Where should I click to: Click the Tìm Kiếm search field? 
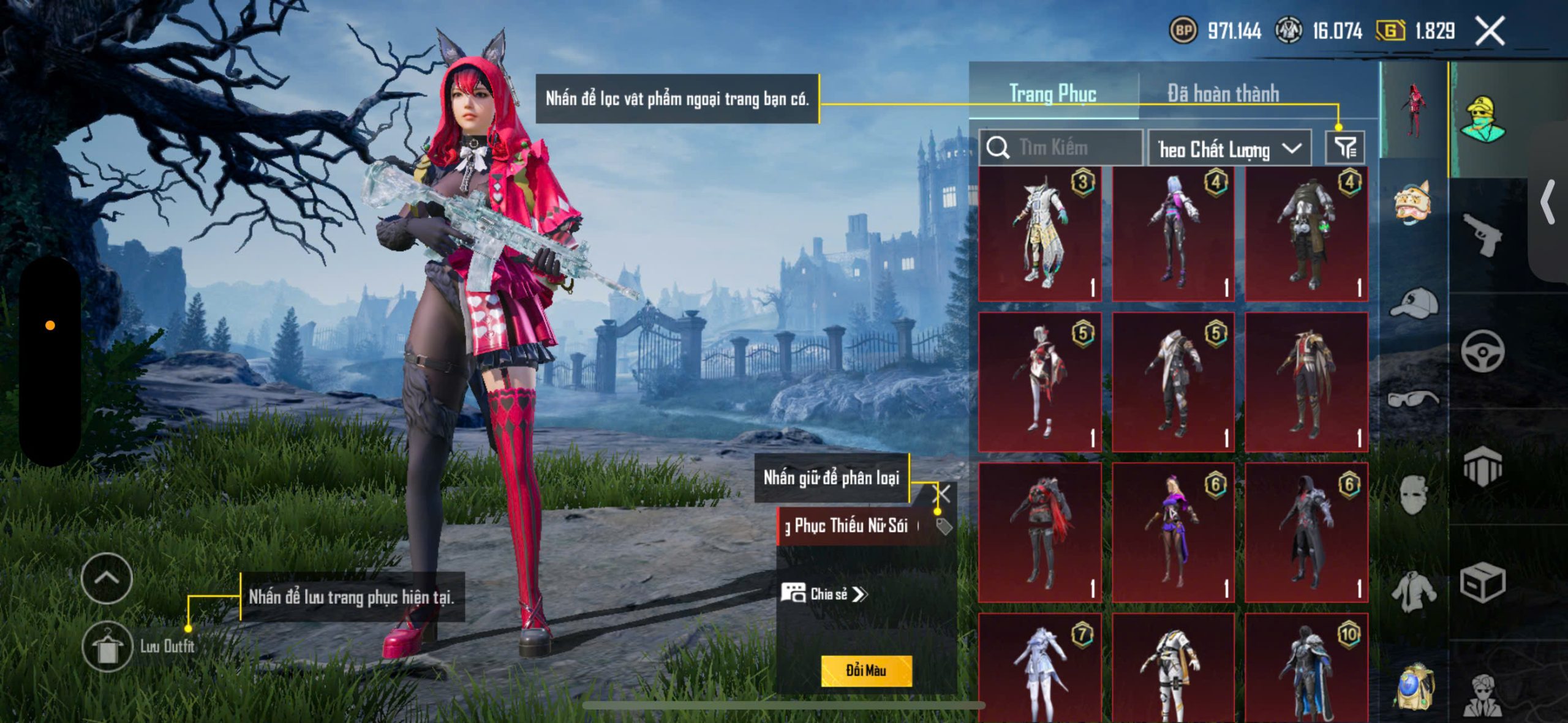(1061, 148)
